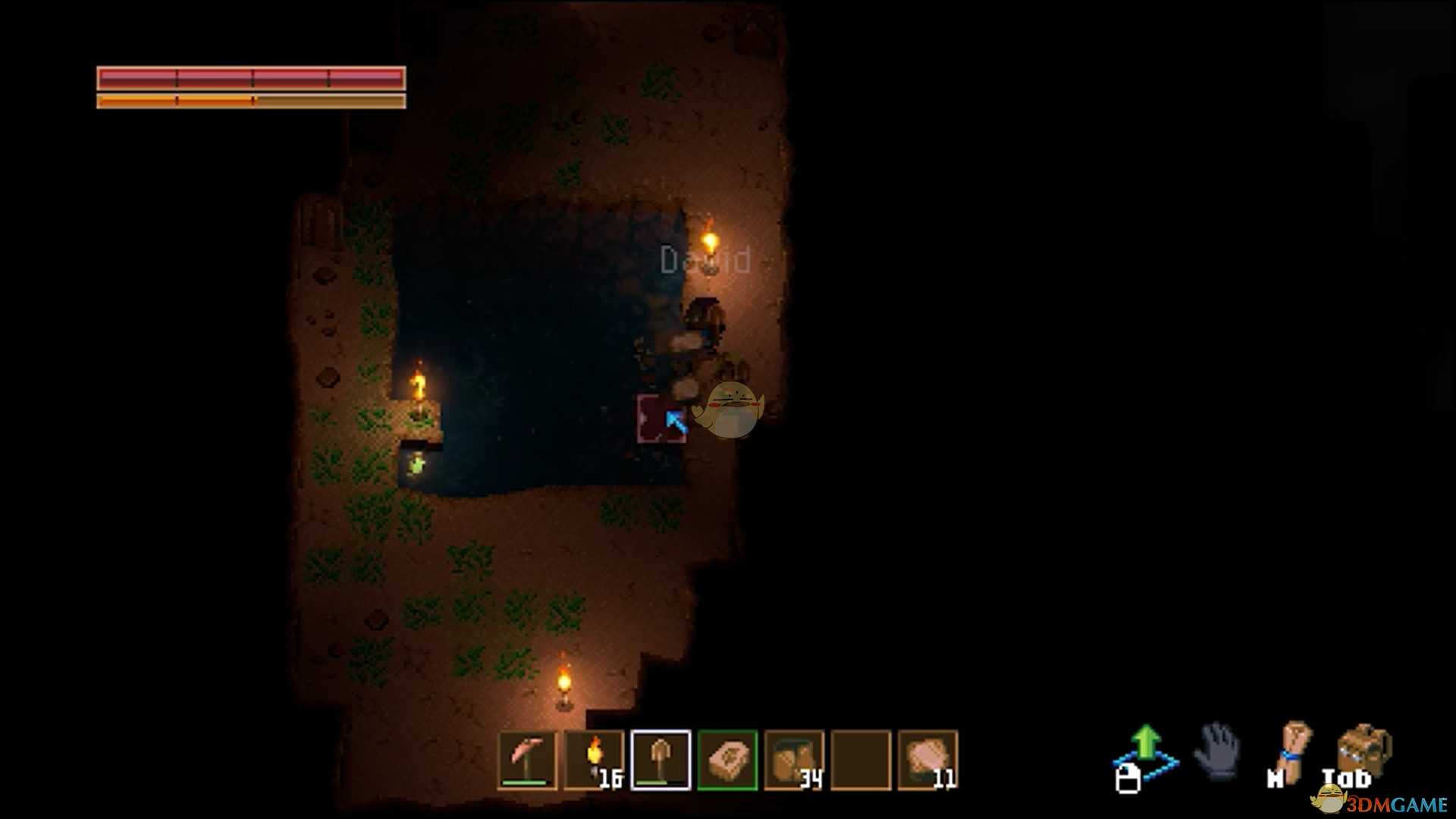Select the pickaxe hotbar slot
1456x819 pixels.
[527, 759]
